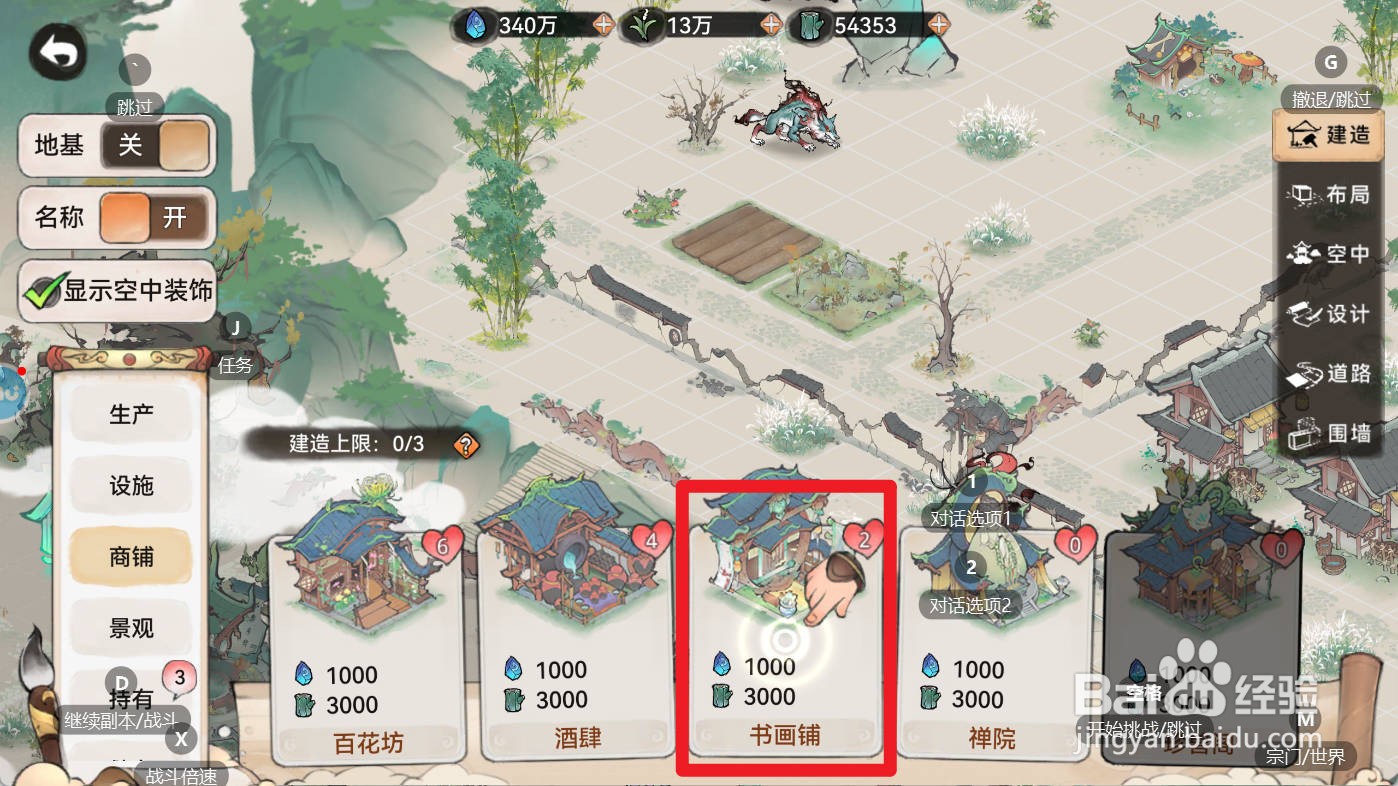Select the 设施 facilities category
1398x786 pixels.
coord(129,487)
